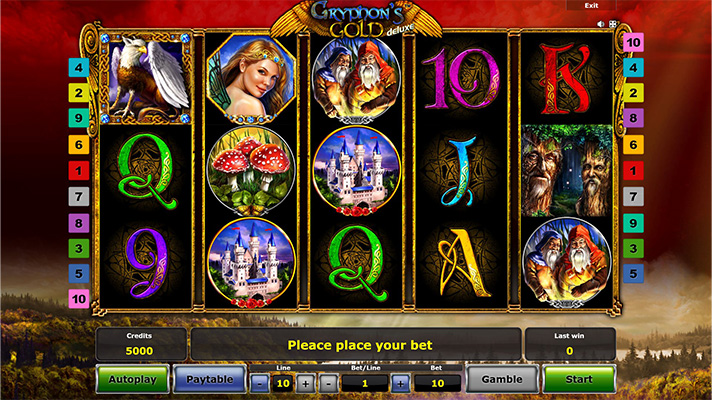Show the Paytable

coord(210,380)
